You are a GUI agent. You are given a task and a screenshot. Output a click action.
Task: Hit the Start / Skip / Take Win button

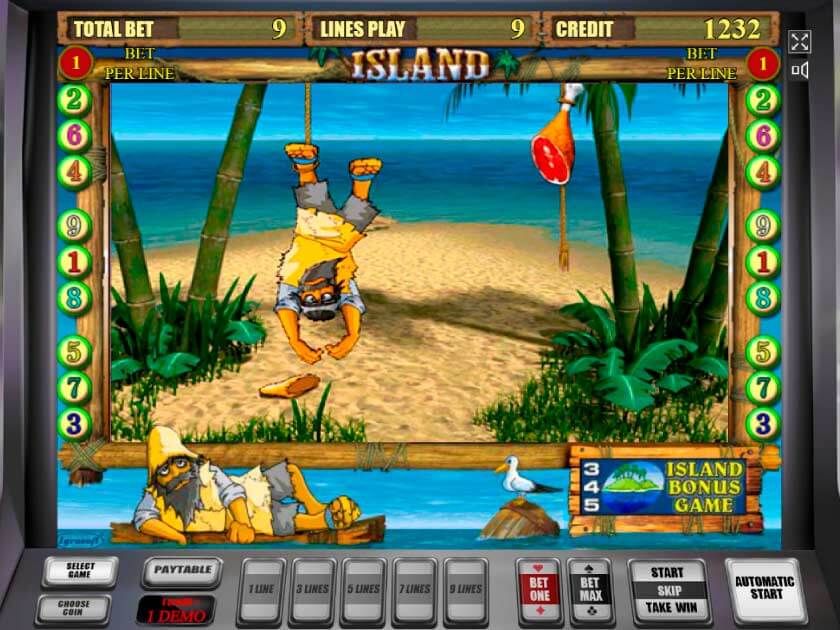668,591
